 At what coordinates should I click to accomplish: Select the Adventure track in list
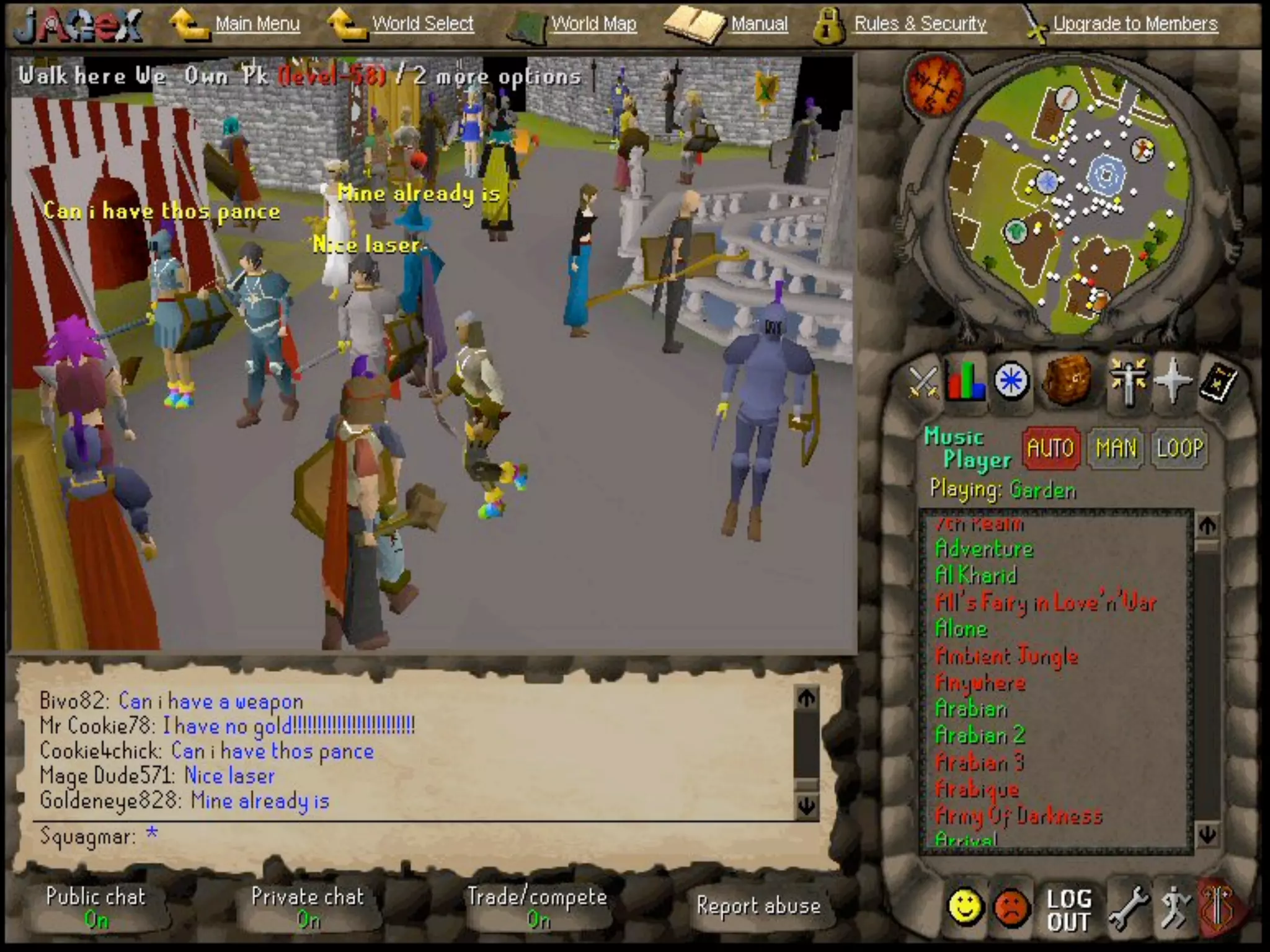[984, 549]
